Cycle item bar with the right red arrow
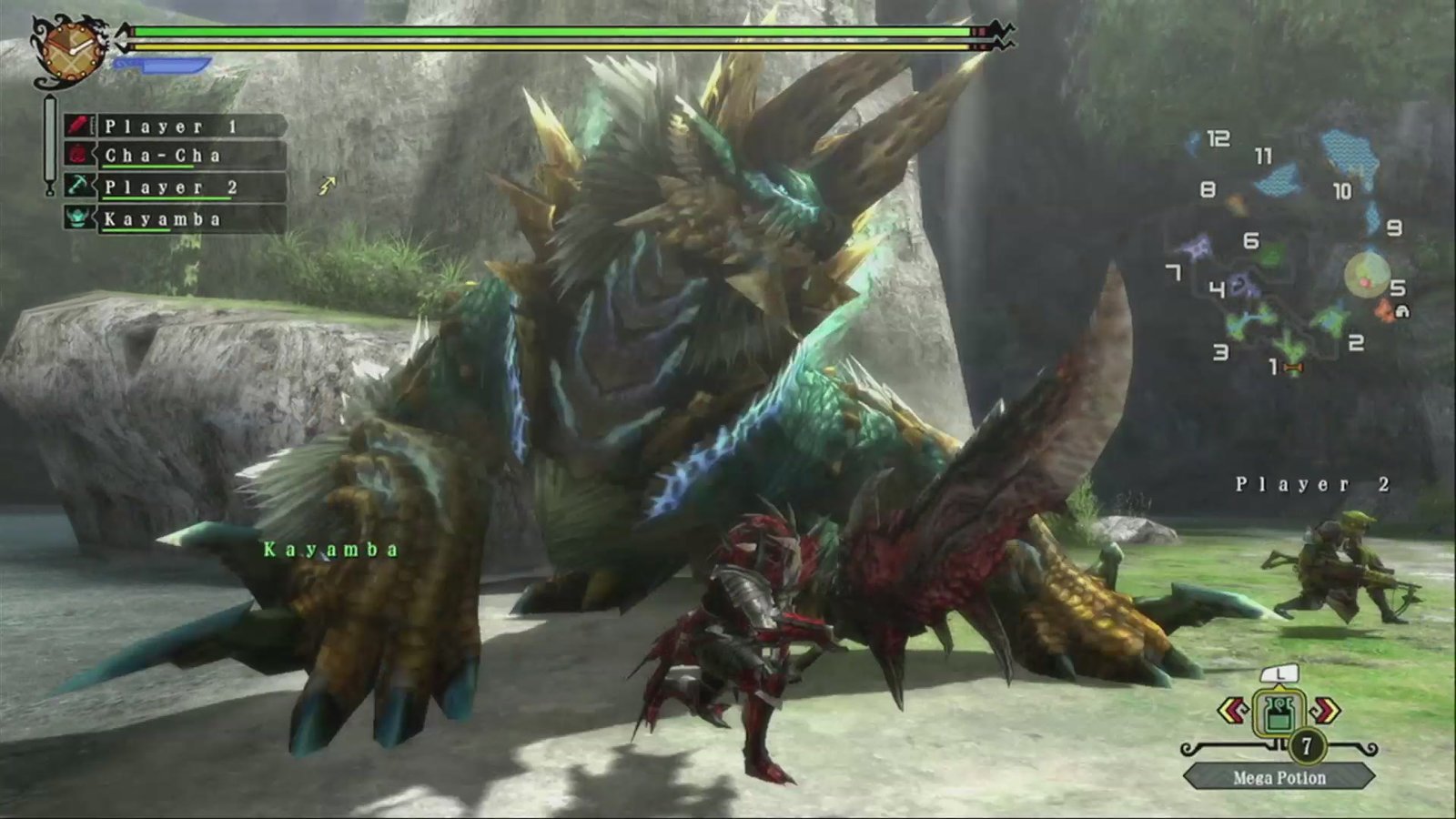This screenshot has width=1456, height=819. [x=1326, y=711]
